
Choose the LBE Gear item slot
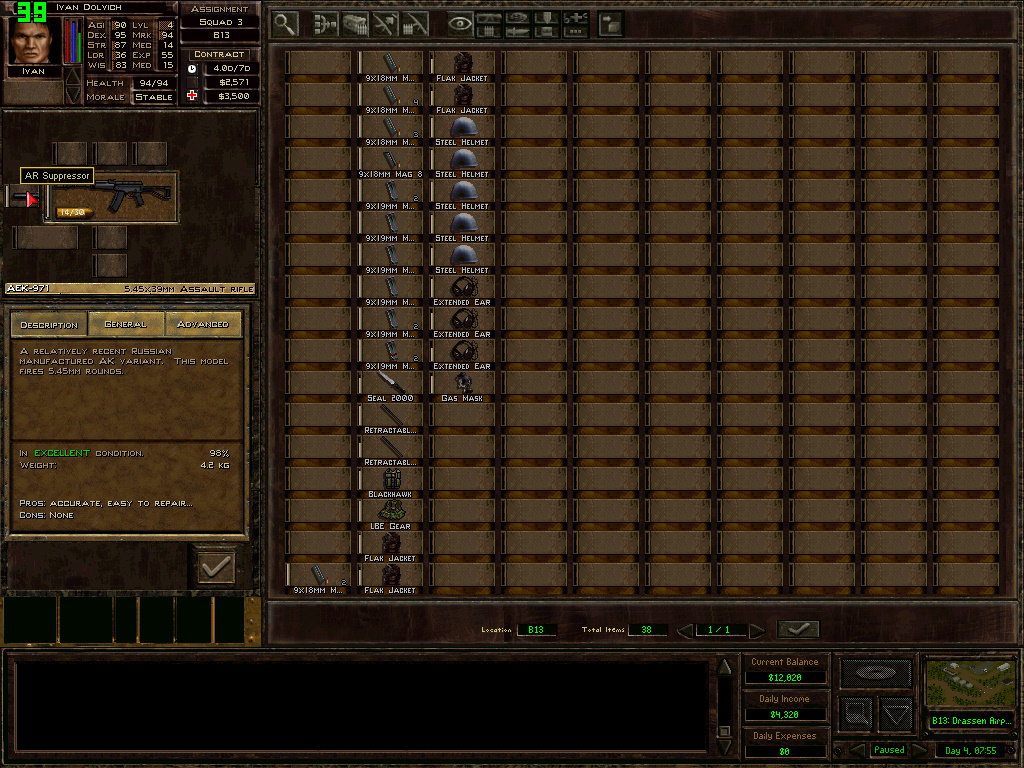click(x=389, y=514)
